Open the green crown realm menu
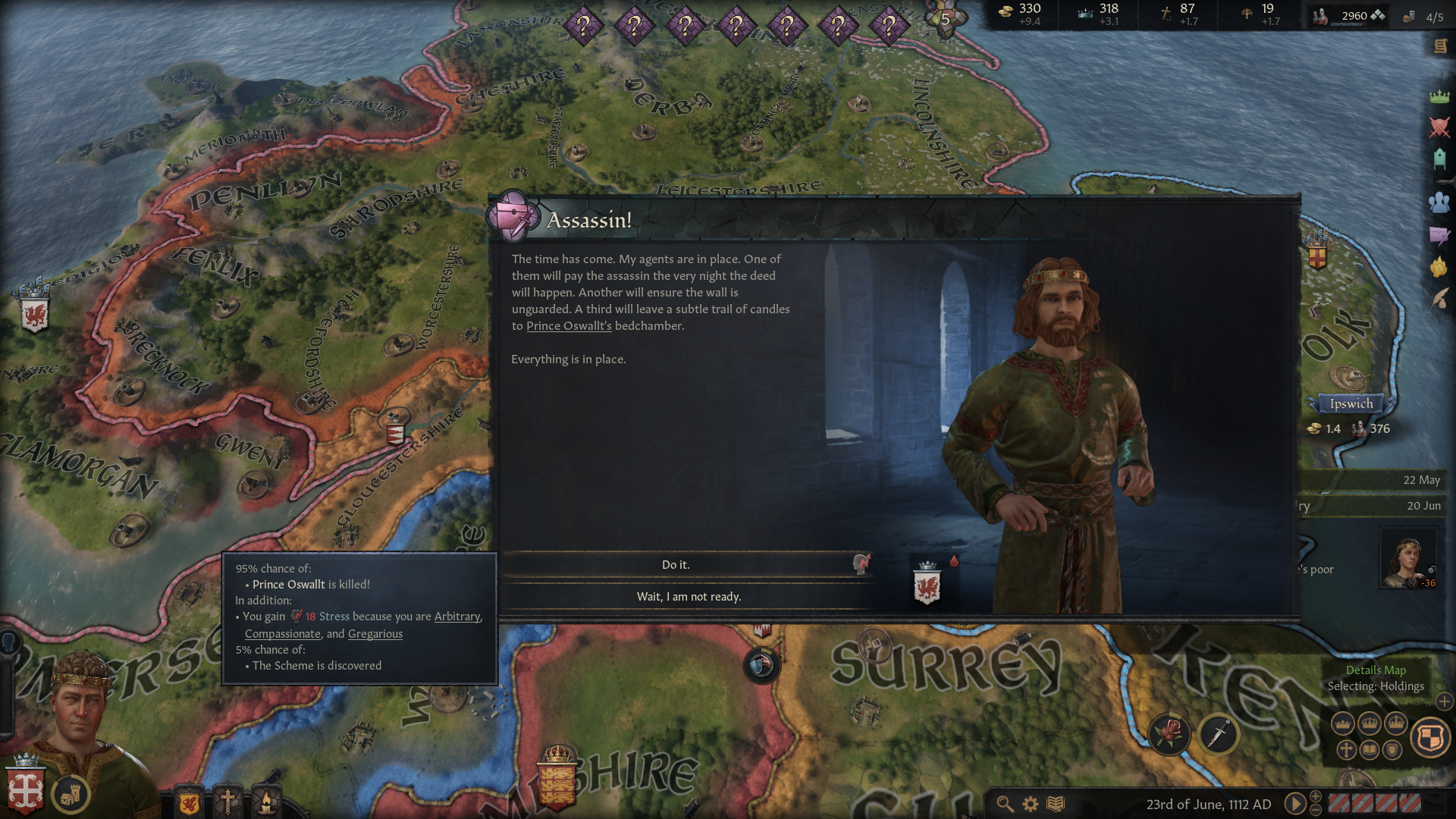Viewport: 1456px width, 819px height. coord(1439,96)
